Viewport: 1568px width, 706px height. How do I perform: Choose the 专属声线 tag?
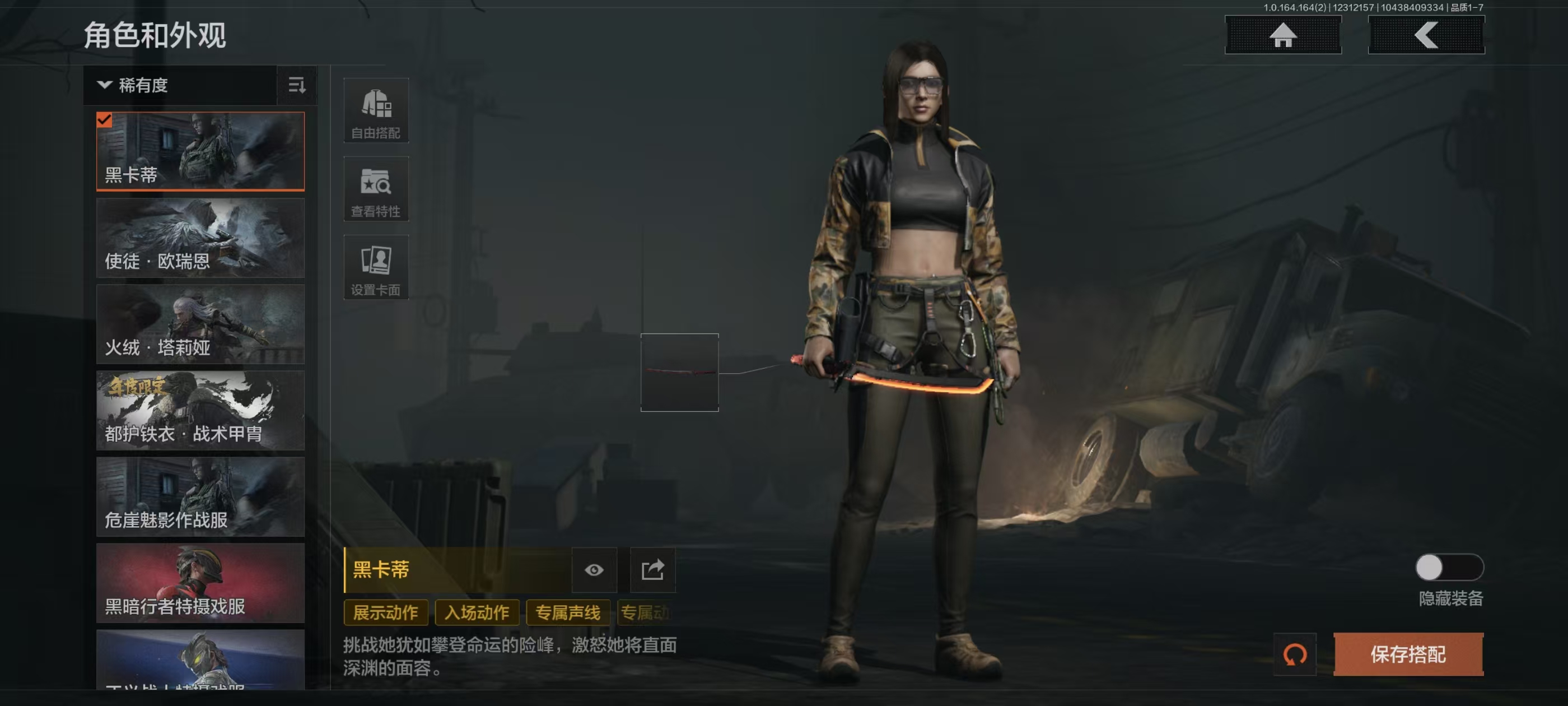[x=567, y=612]
